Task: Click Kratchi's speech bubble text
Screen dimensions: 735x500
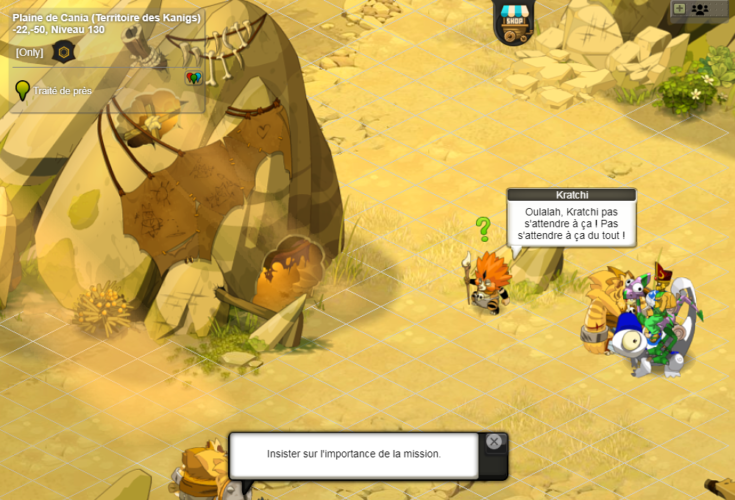Action: (571, 224)
